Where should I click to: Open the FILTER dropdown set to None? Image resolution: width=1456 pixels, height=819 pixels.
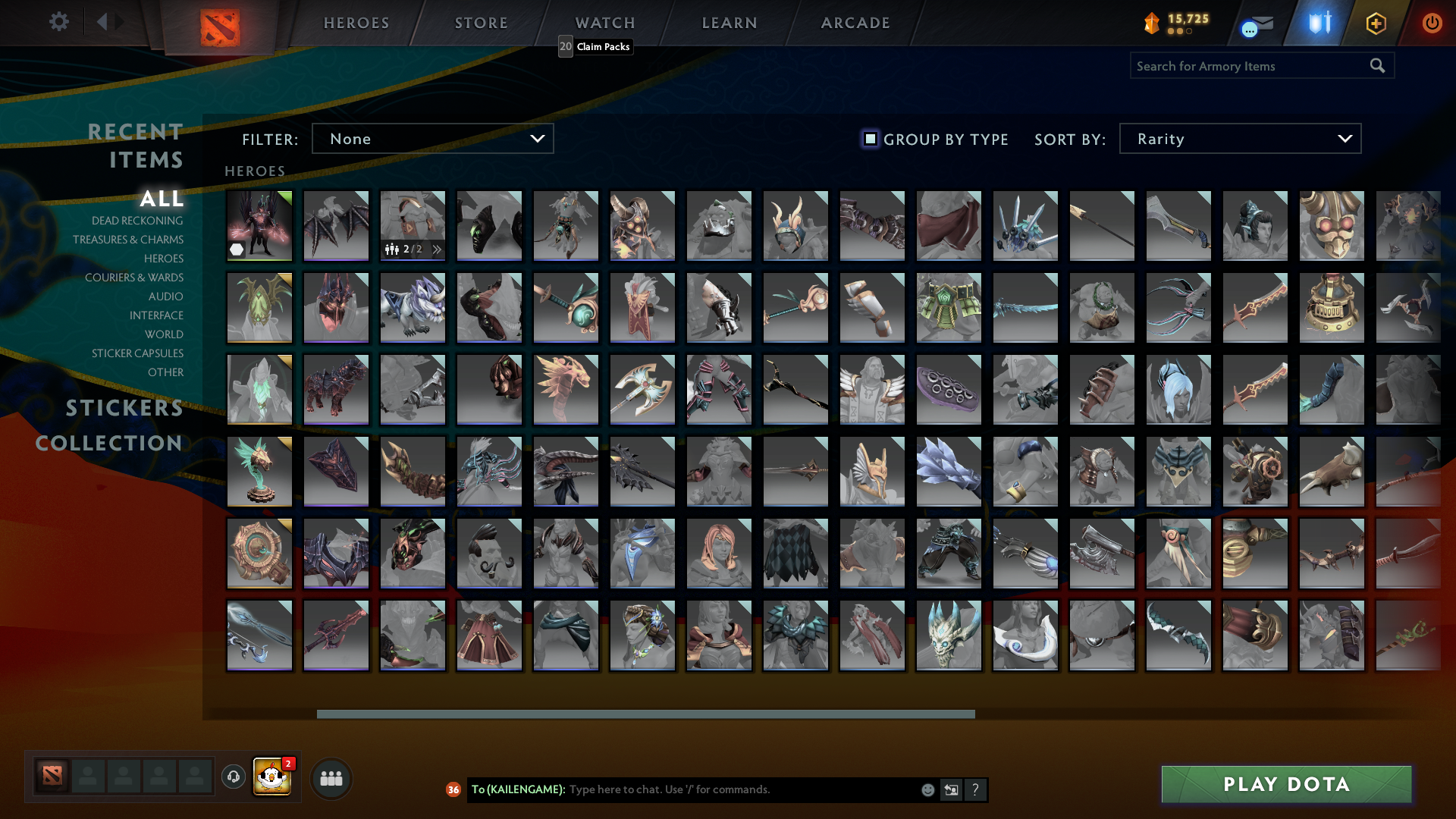pyautogui.click(x=432, y=138)
